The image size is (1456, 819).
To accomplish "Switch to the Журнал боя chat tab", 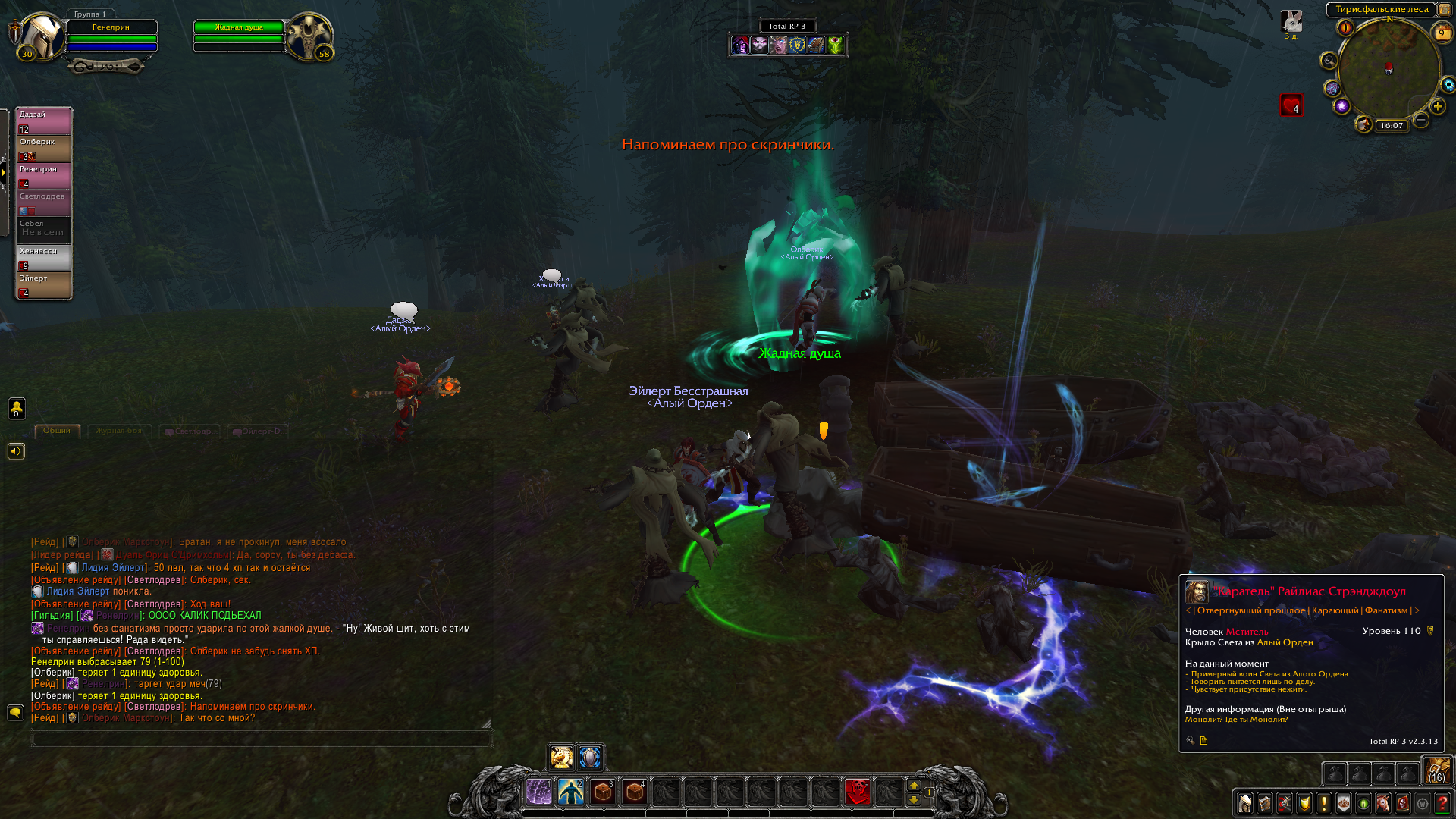I will pyautogui.click(x=119, y=431).
